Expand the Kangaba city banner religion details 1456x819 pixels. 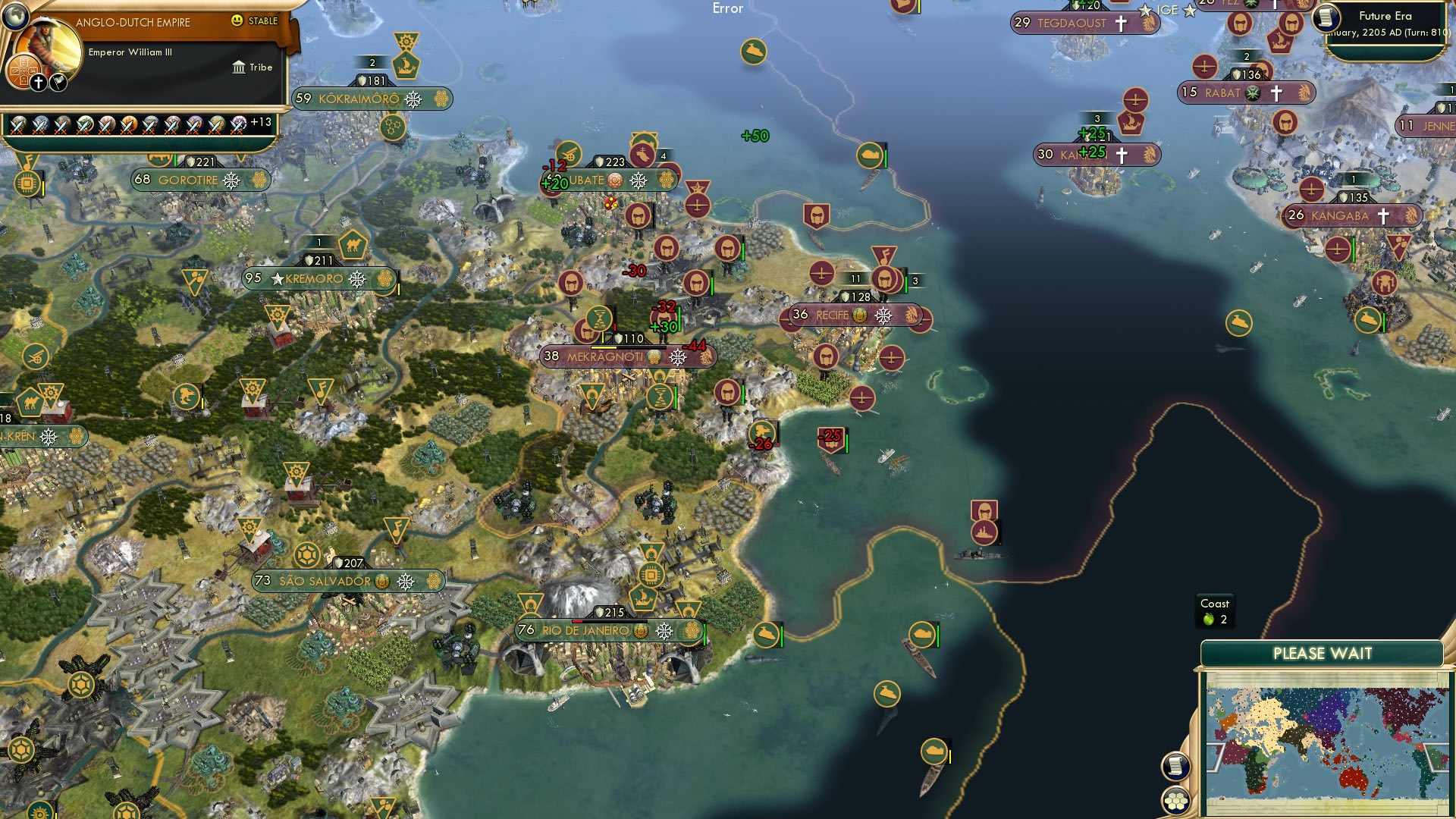click(1382, 217)
